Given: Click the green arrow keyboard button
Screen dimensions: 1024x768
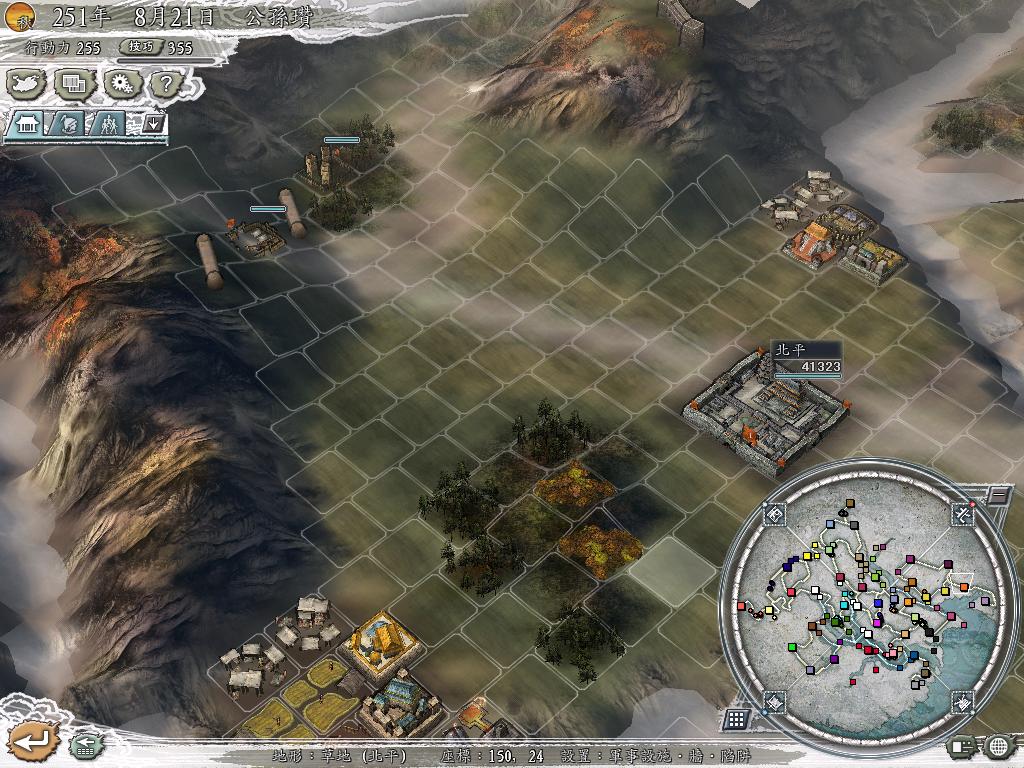Looking at the screenshot, I should (83, 743).
